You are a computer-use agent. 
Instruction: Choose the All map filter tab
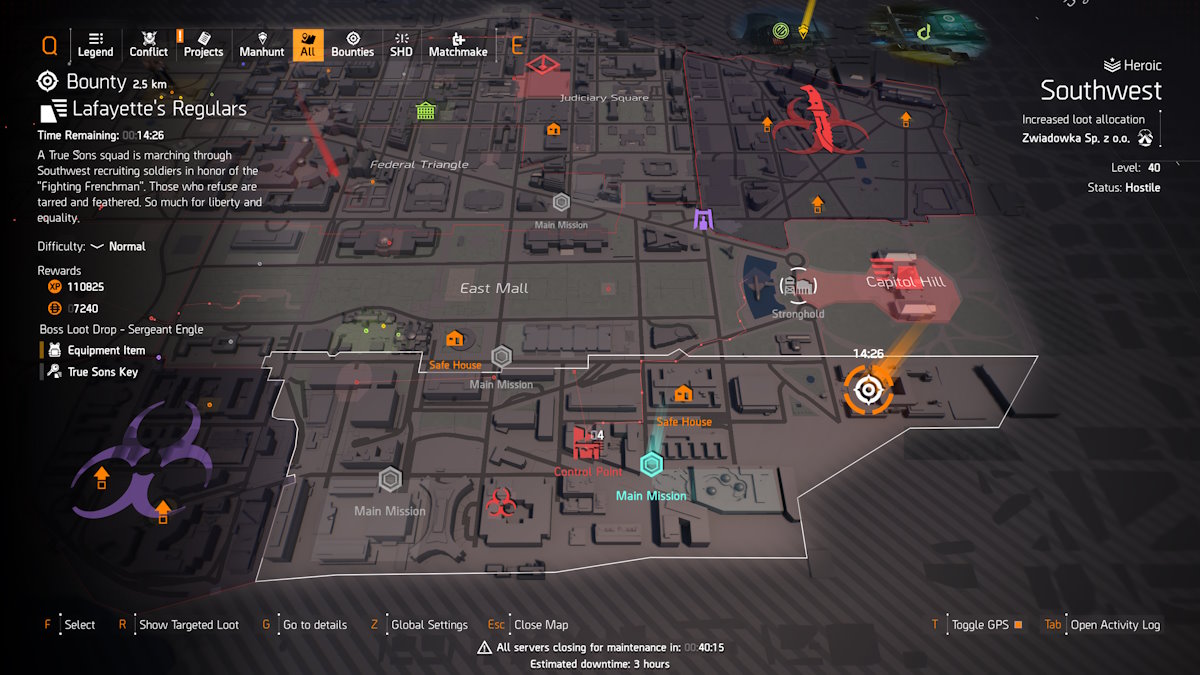coord(307,44)
